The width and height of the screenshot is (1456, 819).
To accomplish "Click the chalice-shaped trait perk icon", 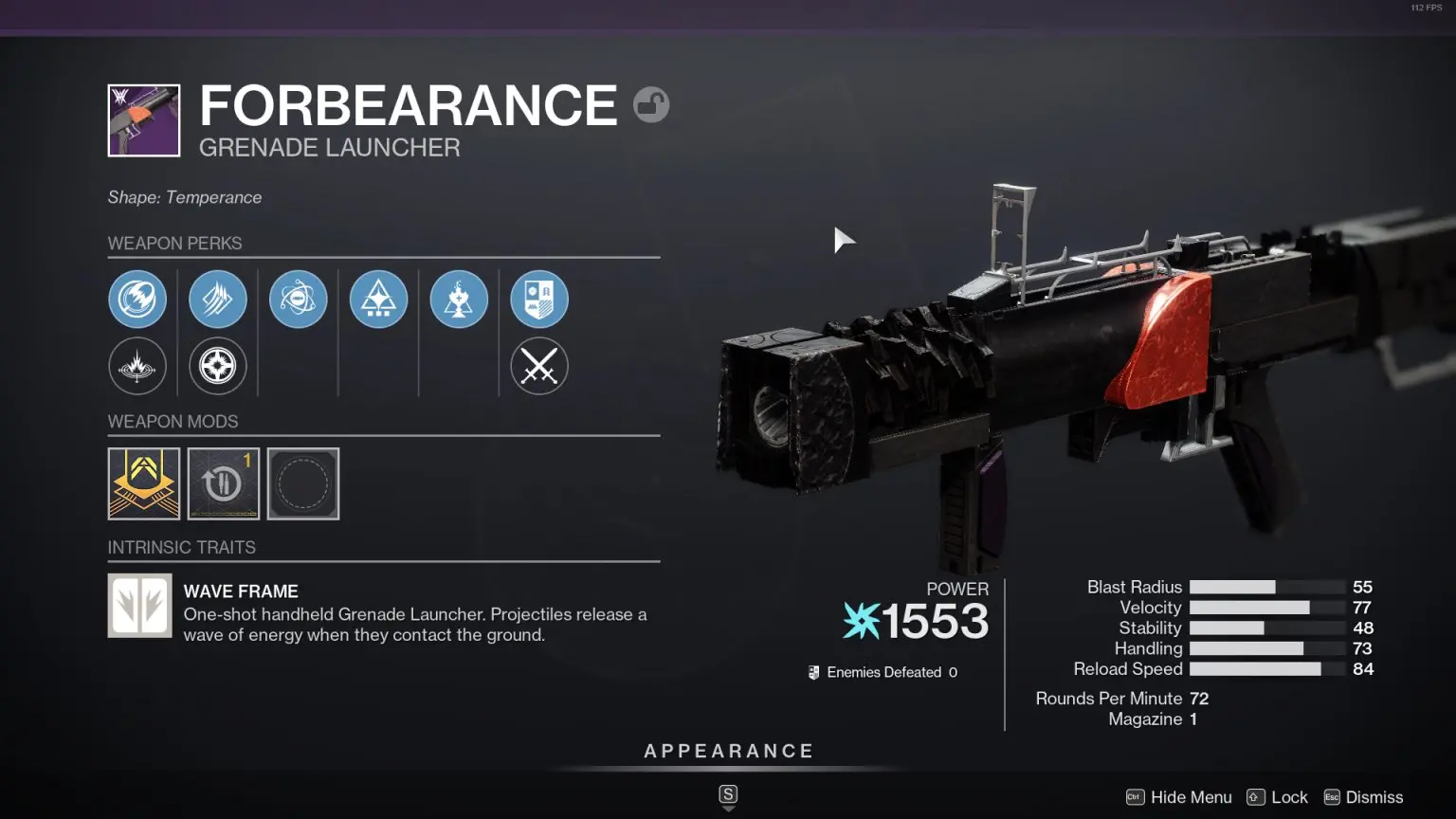I will point(459,299).
